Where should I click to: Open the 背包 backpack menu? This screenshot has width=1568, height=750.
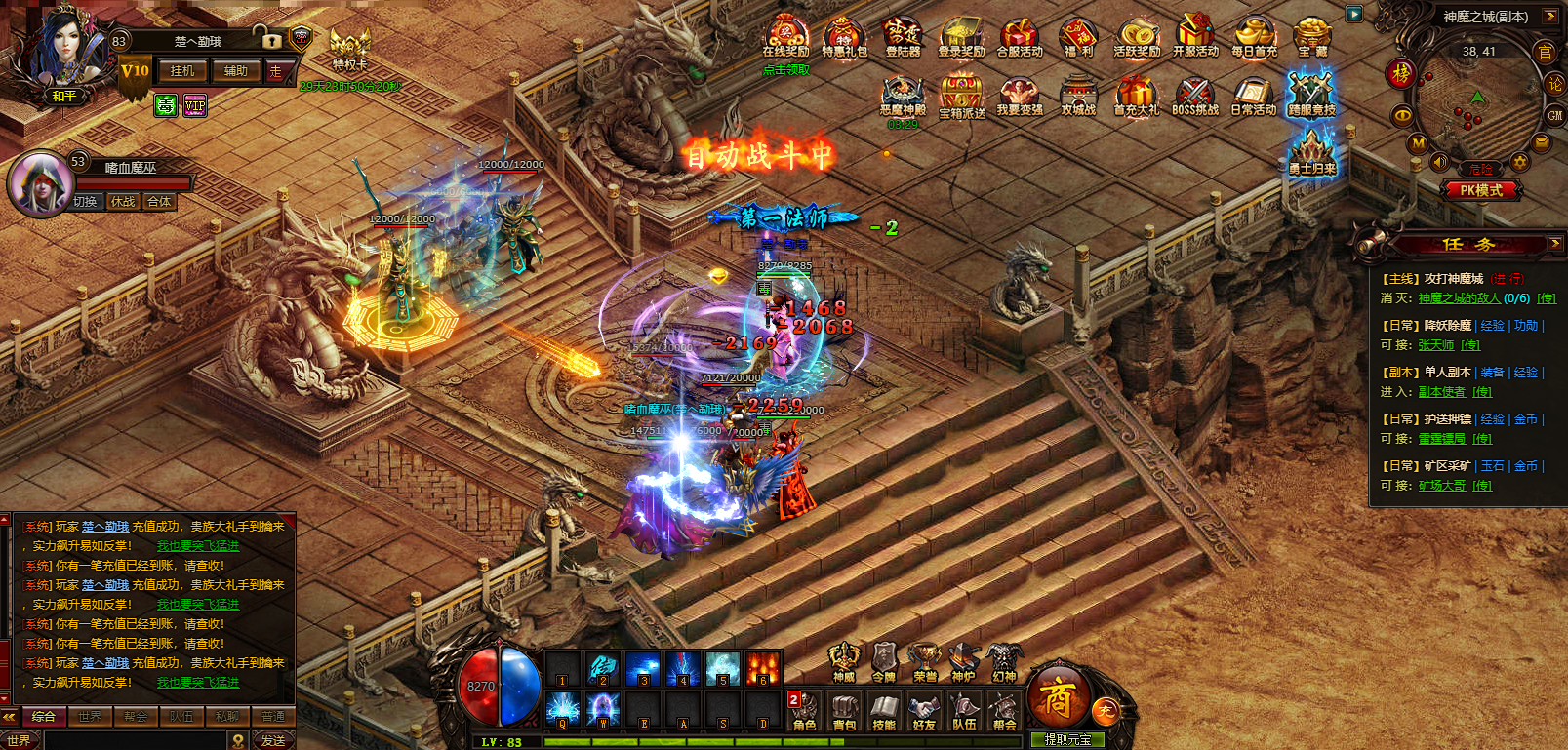pos(844,711)
